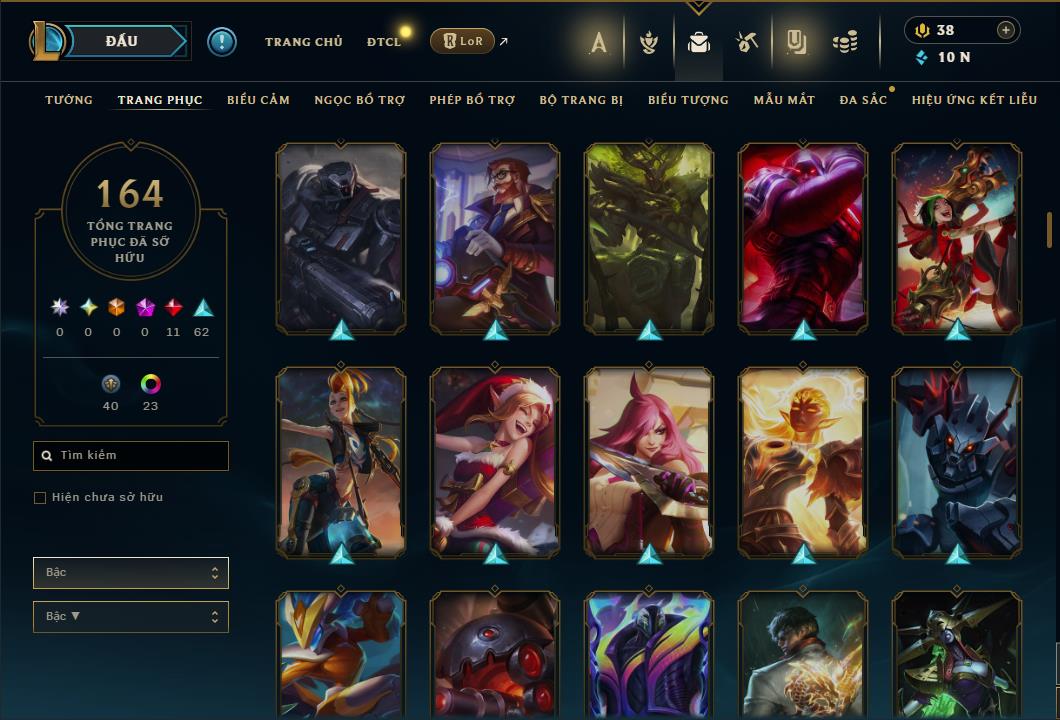
Task: Click the ĐẤU play button
Action: (x=121, y=41)
